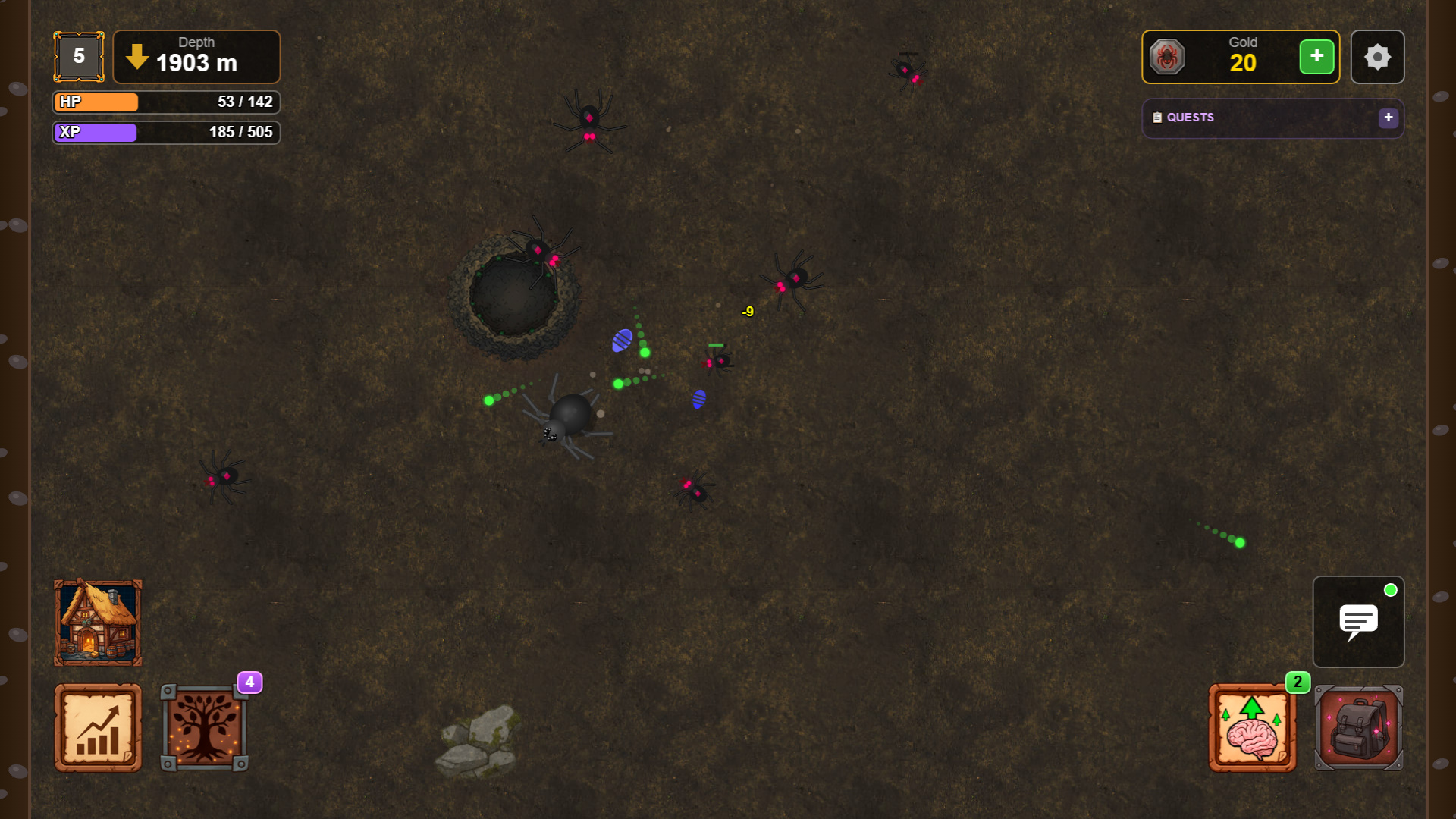Click the depth arrow icon

[136, 56]
